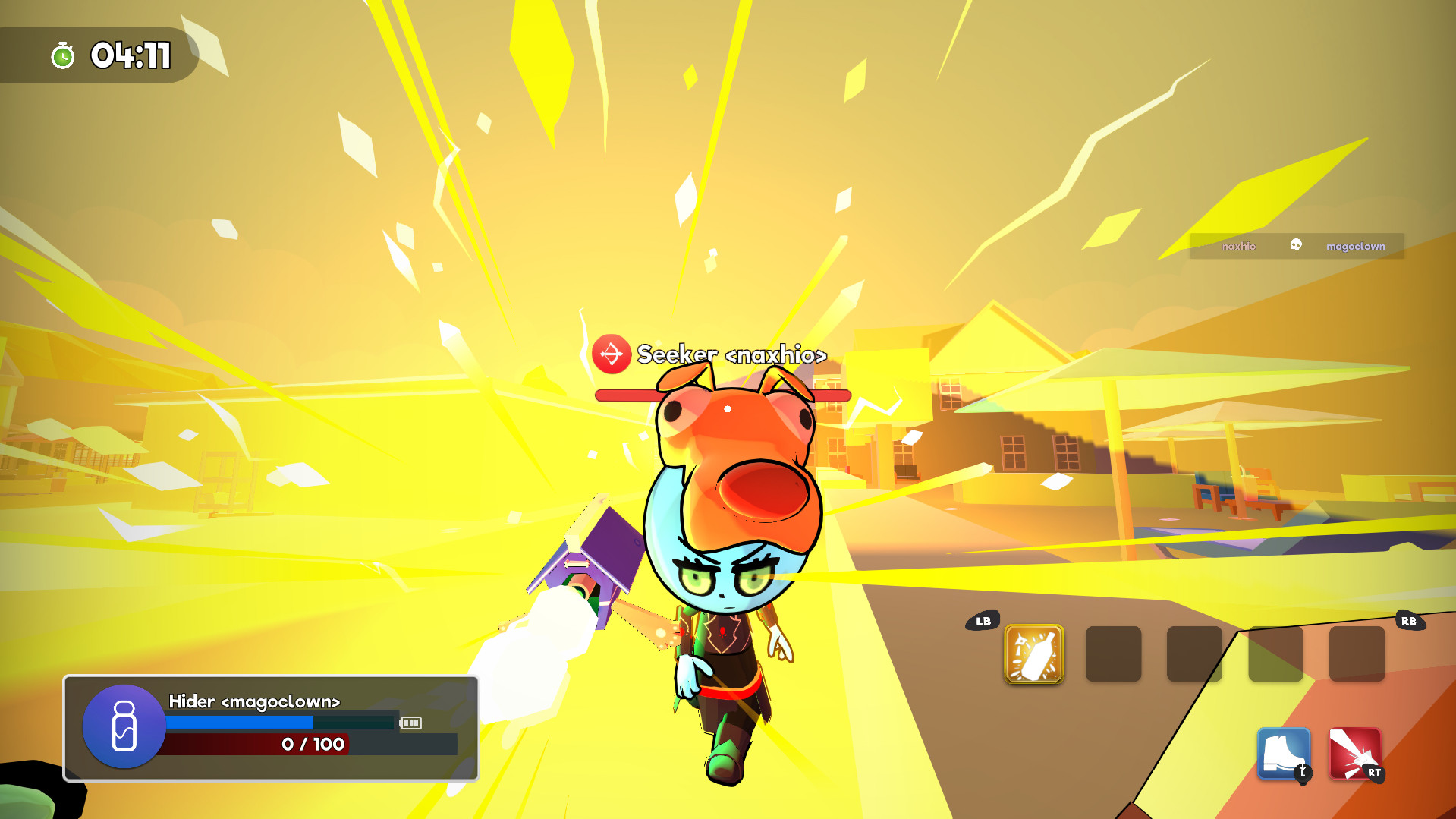Activate the blue boot sprint ability
The height and width of the screenshot is (819, 1456).
(1282, 753)
